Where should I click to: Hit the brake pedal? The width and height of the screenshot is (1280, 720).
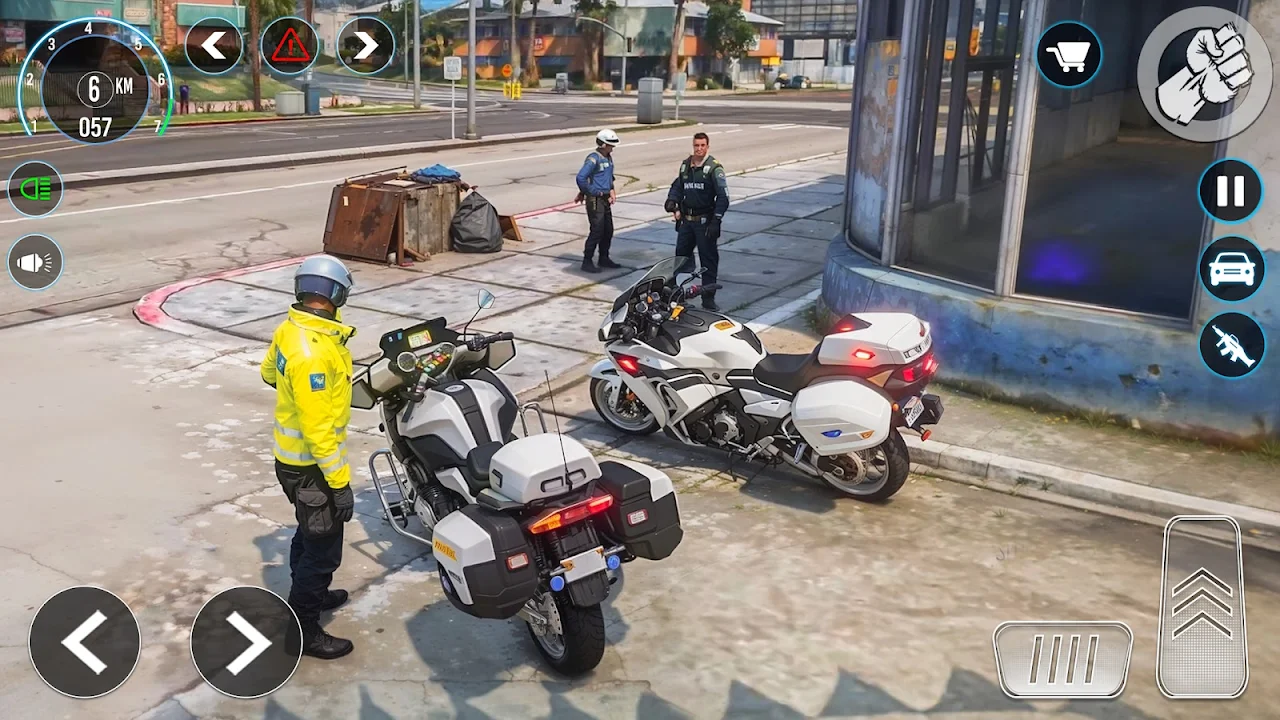click(1062, 659)
